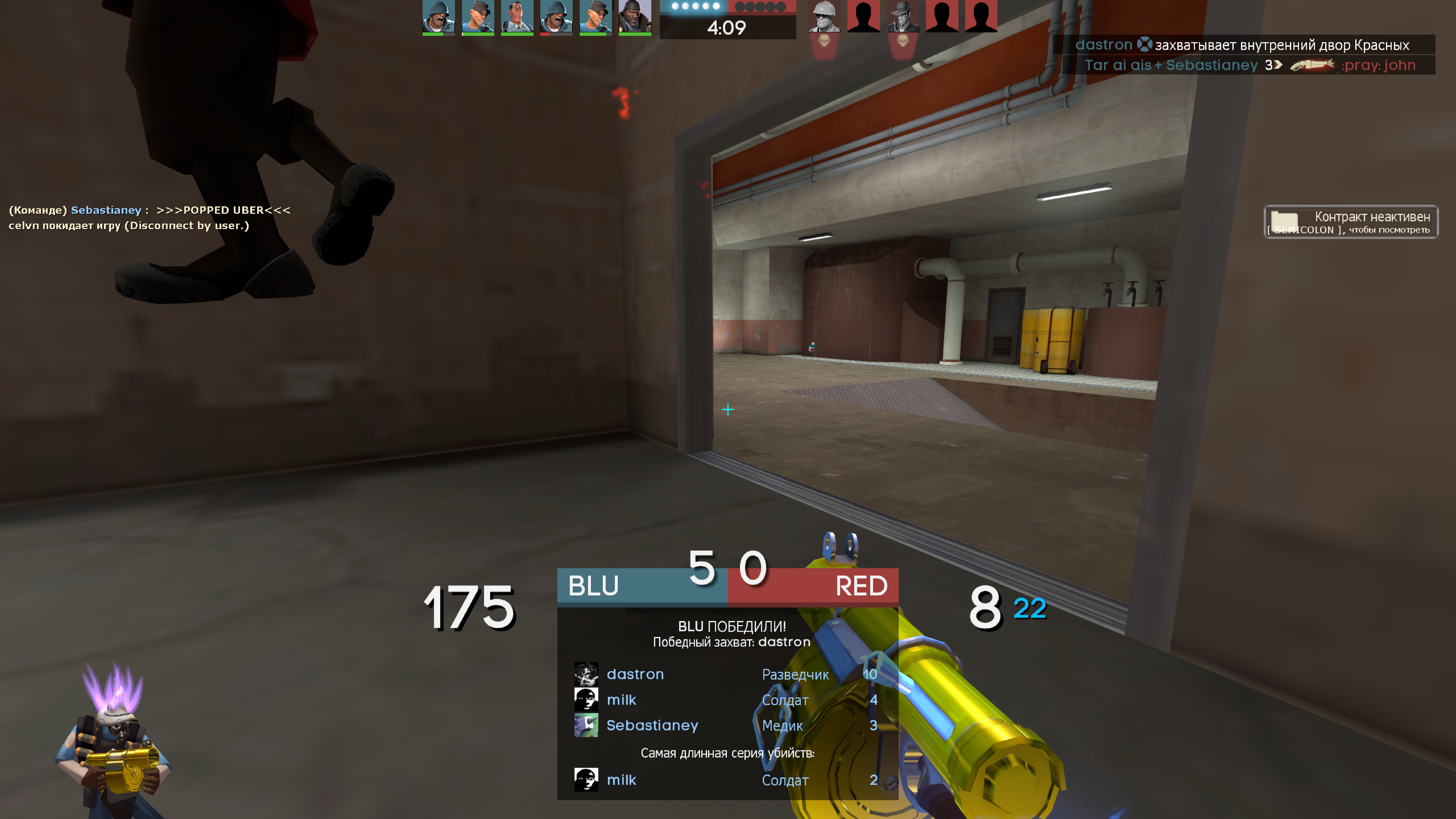
Task: Click the BLU team score banner
Action: [x=641, y=586]
